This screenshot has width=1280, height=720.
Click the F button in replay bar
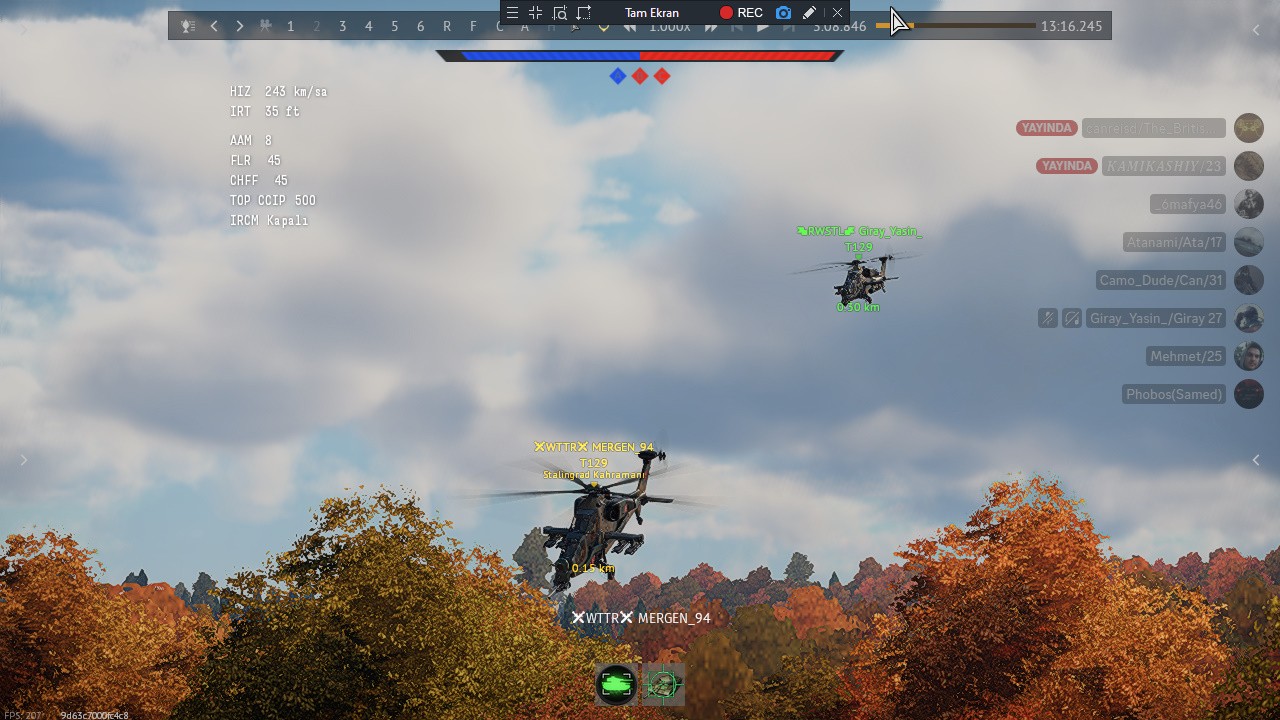tap(473, 26)
